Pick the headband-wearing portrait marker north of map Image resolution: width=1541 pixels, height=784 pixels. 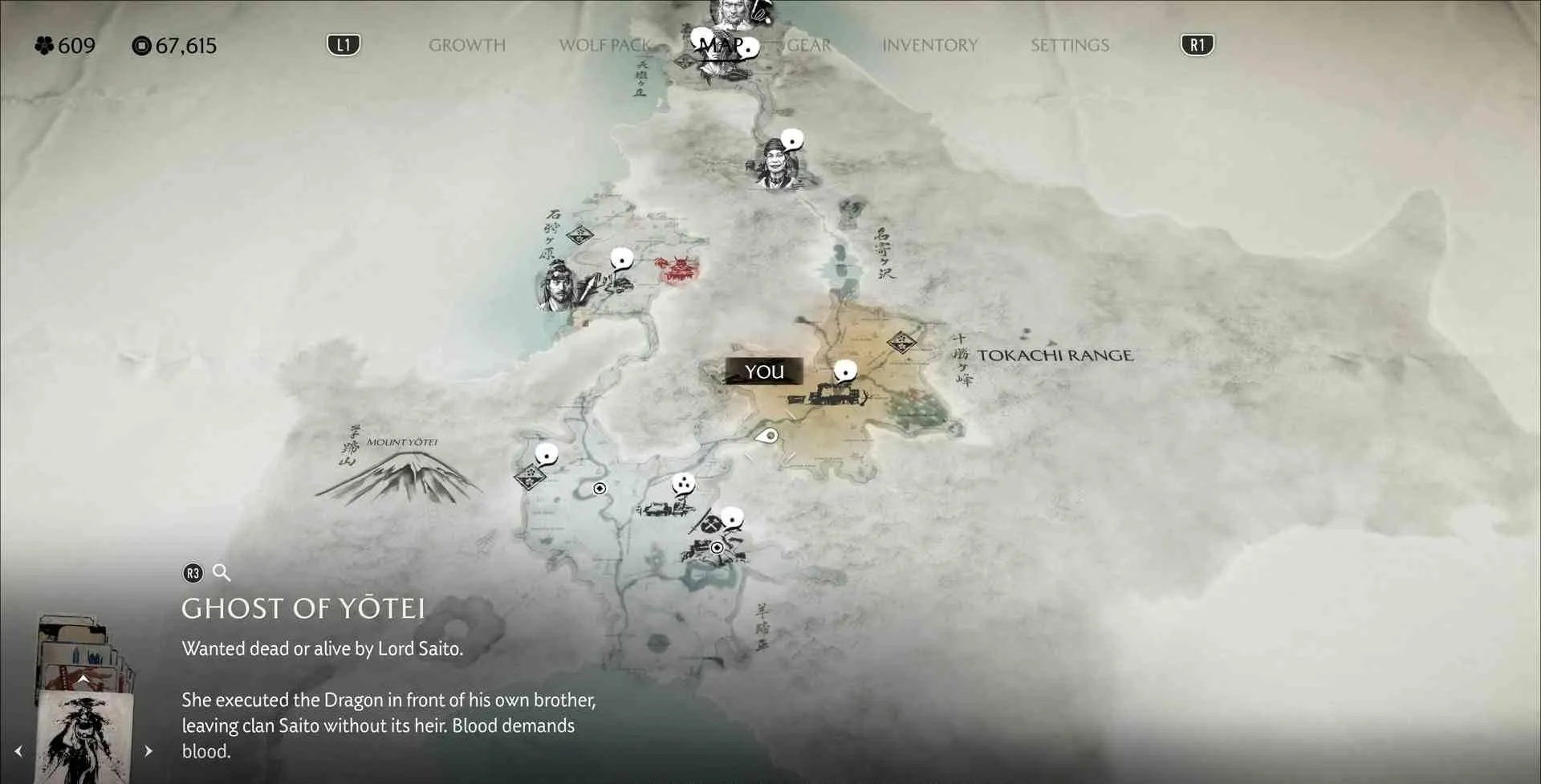pyautogui.click(x=776, y=163)
